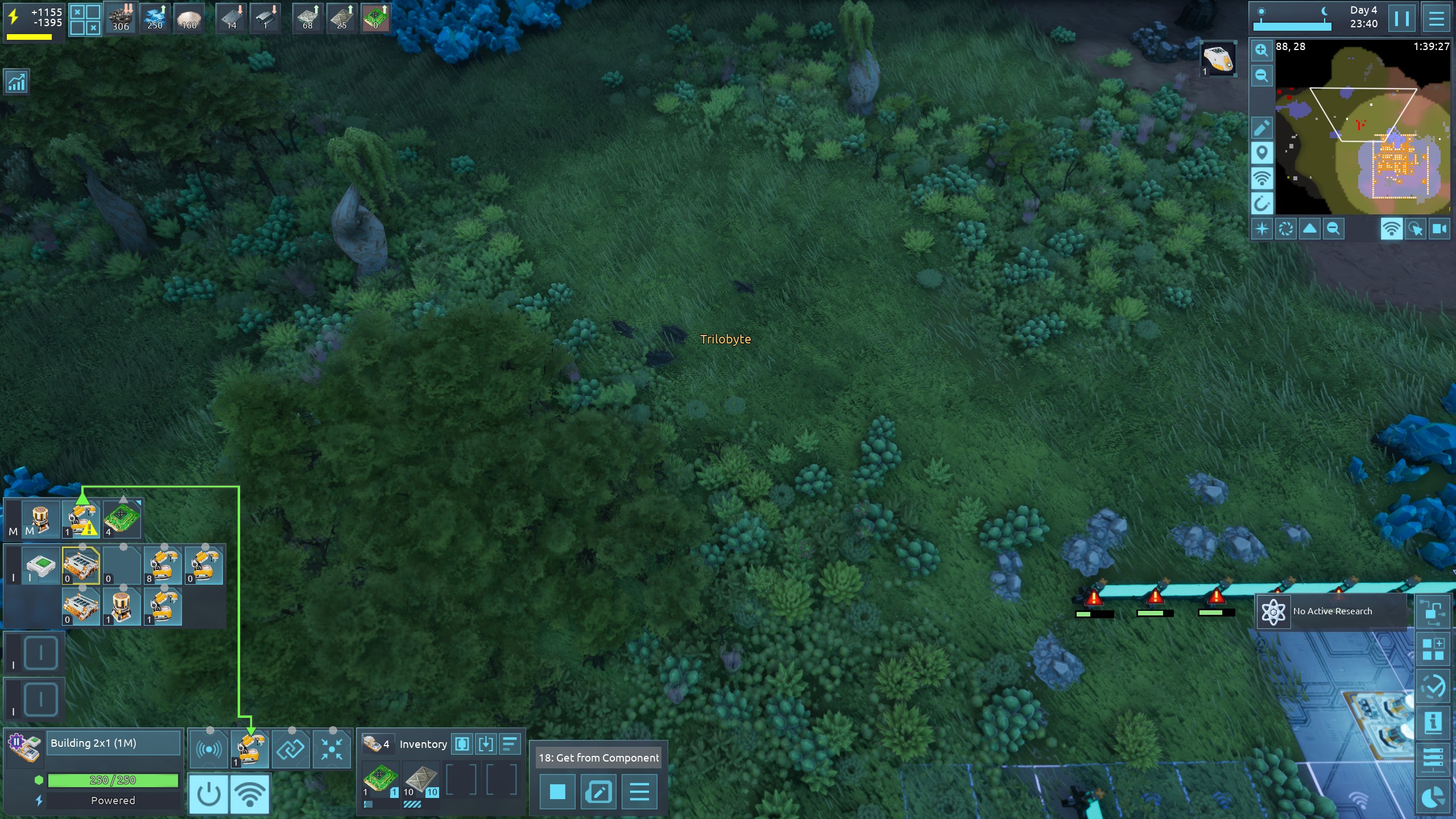Click the Inventory sort button
1456x819 pixels.
click(510, 744)
